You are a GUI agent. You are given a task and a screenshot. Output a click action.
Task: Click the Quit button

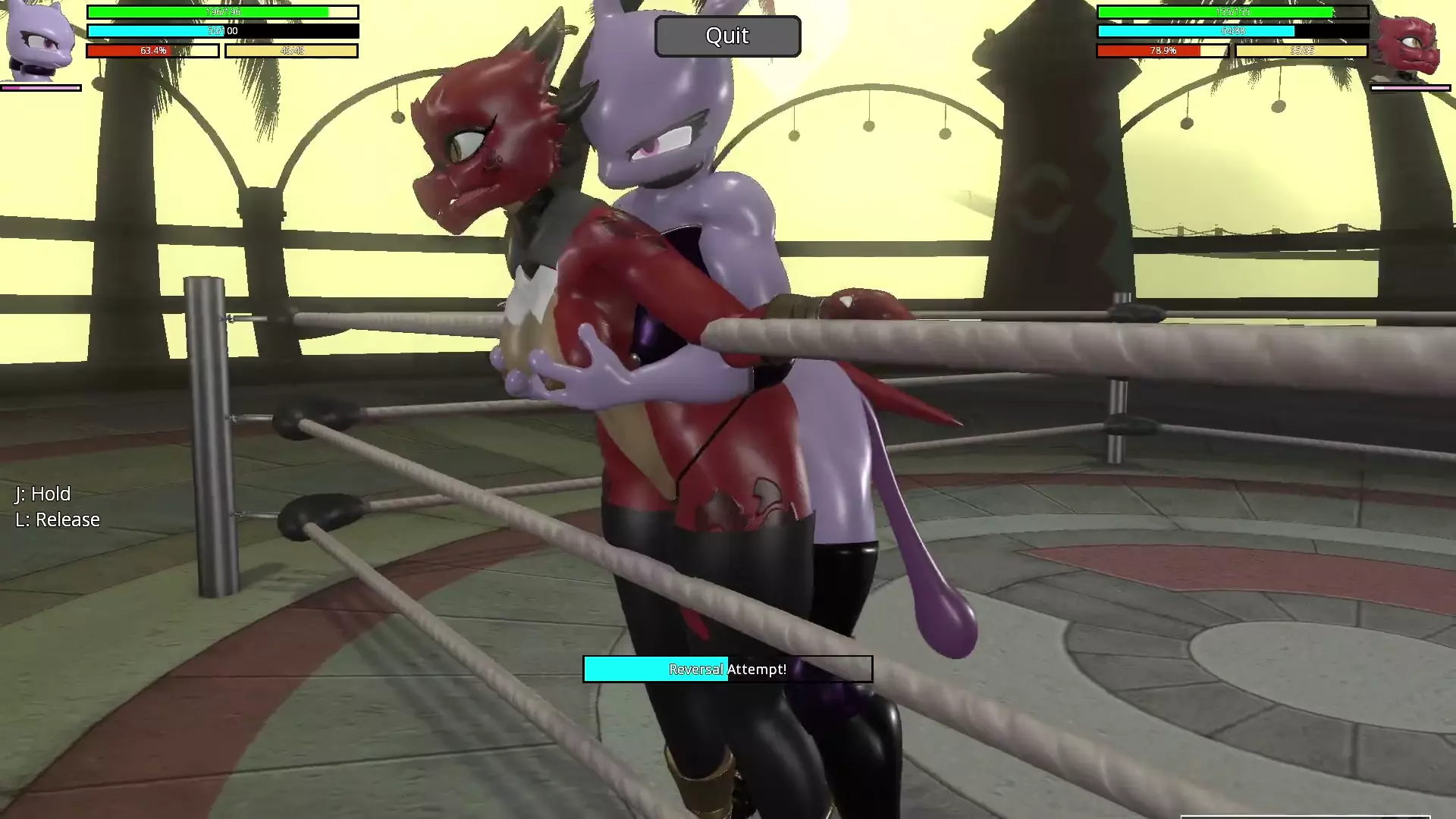[x=727, y=36]
